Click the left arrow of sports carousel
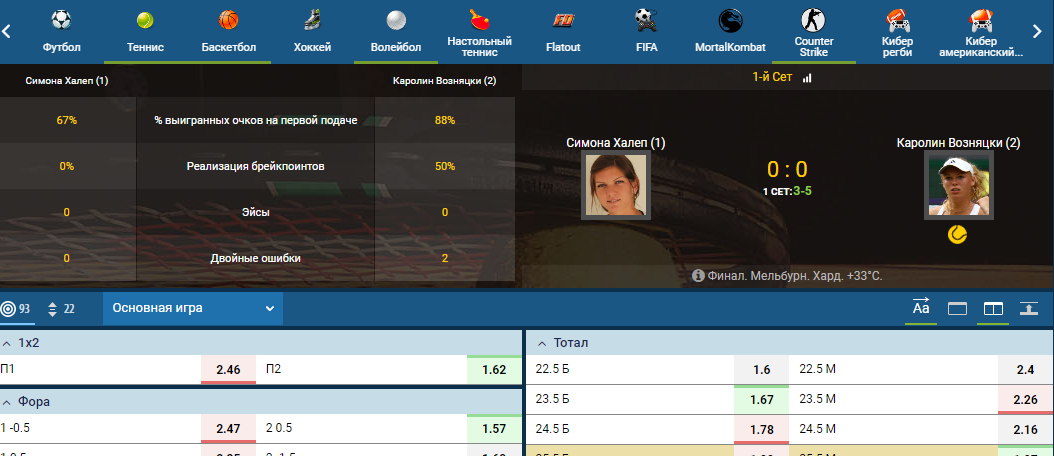The height and width of the screenshot is (456, 1054). click(x=7, y=31)
